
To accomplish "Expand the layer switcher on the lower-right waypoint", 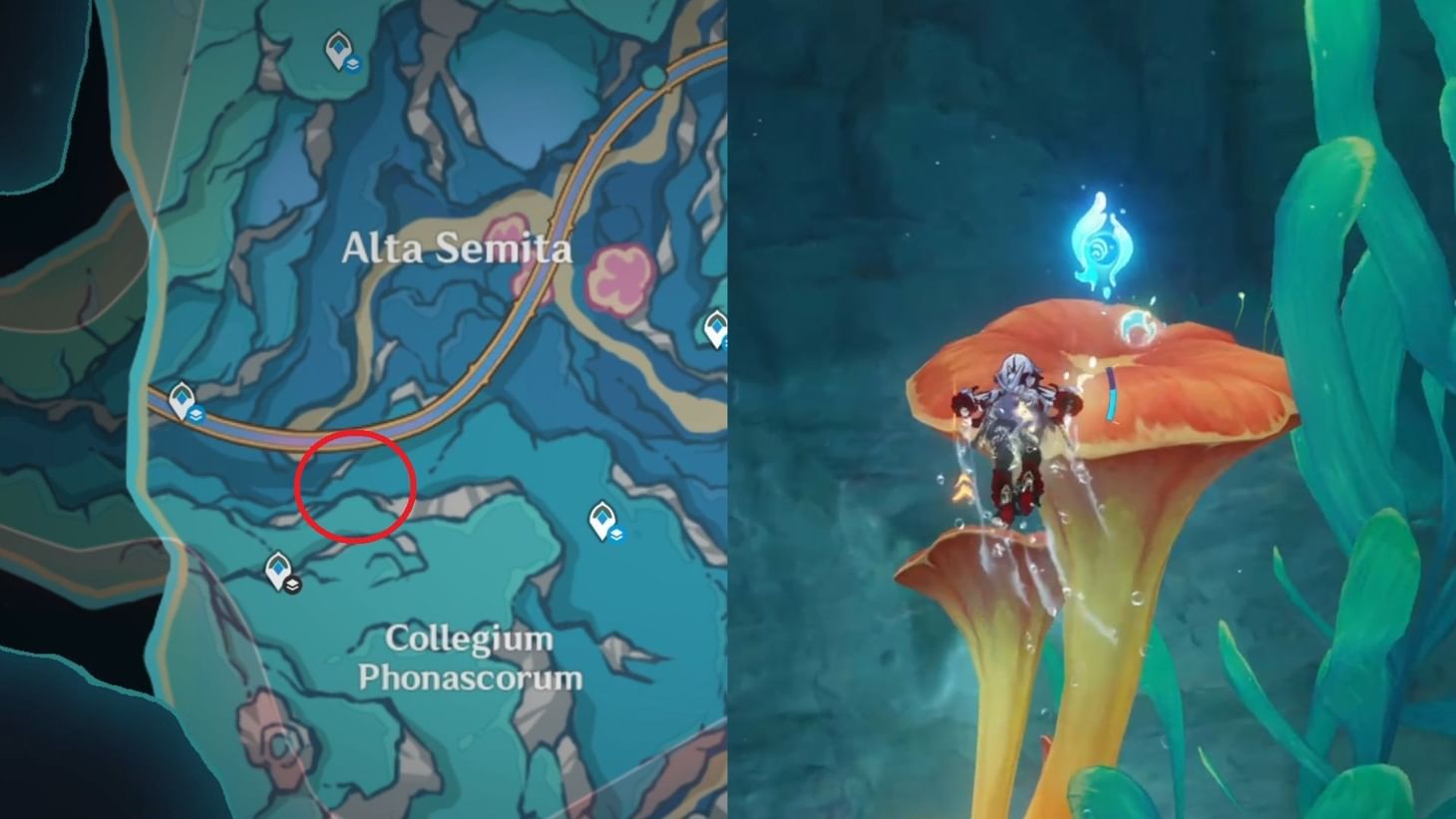I will 618,536.
